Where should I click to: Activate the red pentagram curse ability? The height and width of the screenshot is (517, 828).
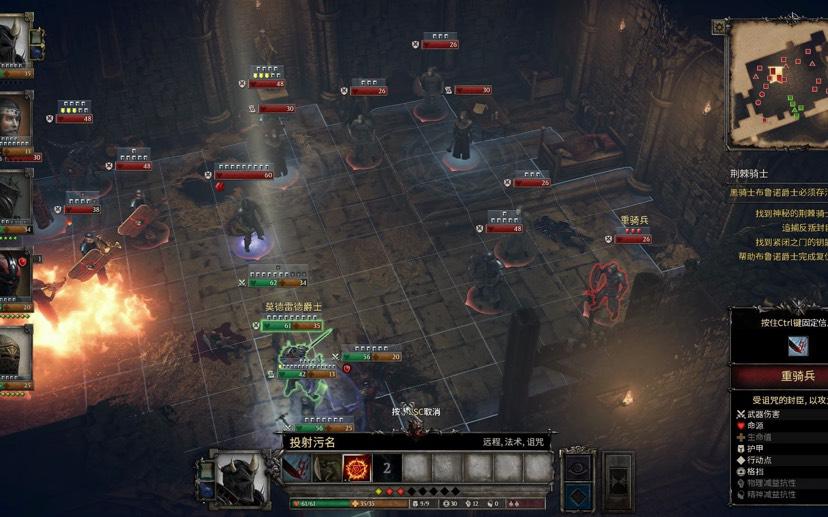[x=357, y=467]
